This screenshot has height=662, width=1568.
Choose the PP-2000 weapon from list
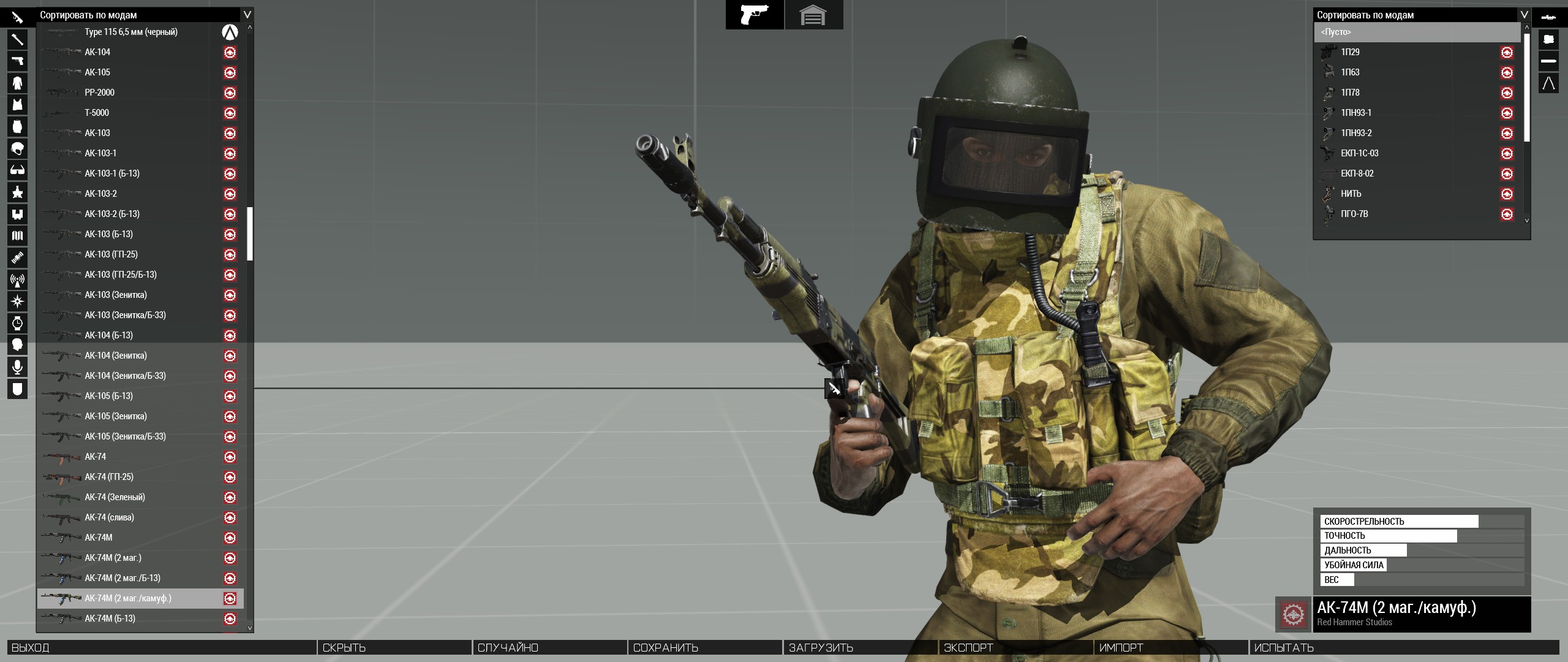tap(99, 93)
